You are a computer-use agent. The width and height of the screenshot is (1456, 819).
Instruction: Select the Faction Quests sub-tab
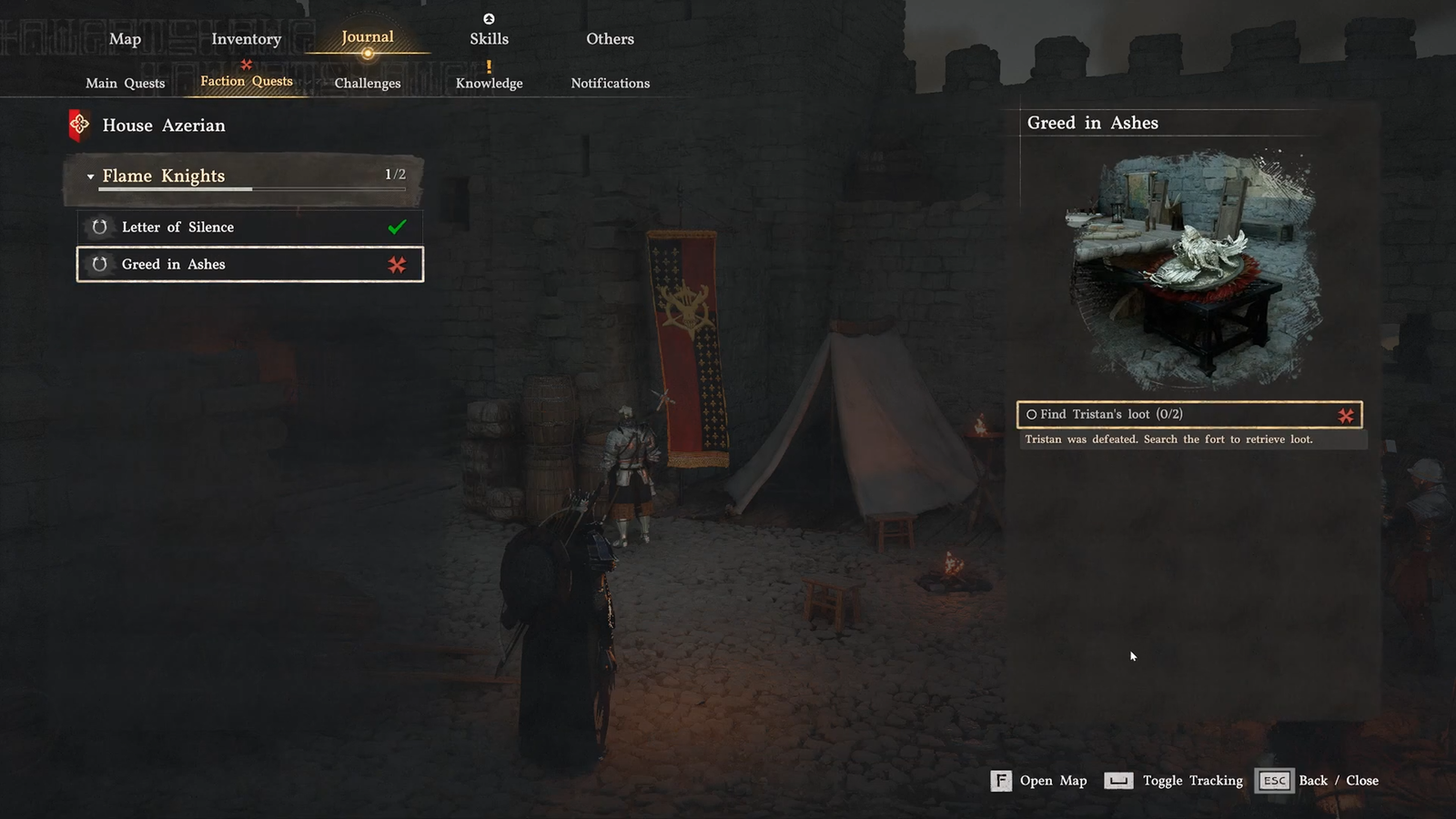(x=247, y=81)
